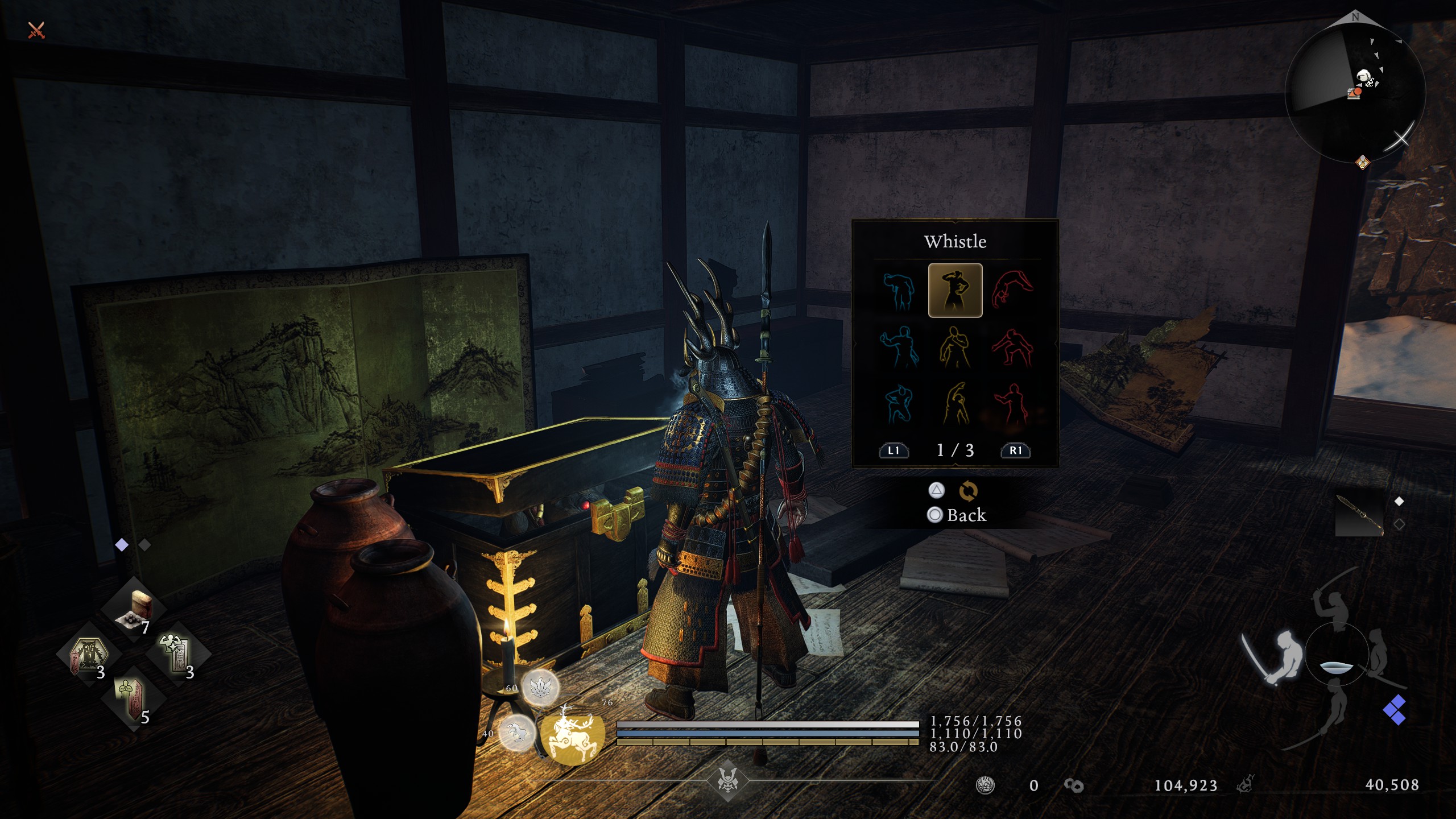Click the crossed swords icon
The width and height of the screenshot is (1456, 819).
point(36,30)
